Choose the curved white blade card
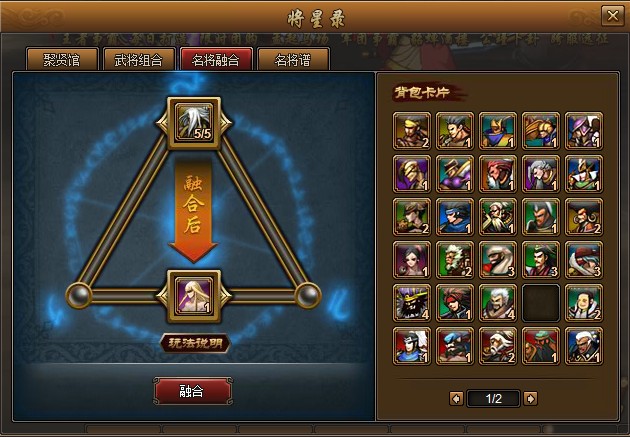The height and width of the screenshot is (437, 630). (583, 258)
